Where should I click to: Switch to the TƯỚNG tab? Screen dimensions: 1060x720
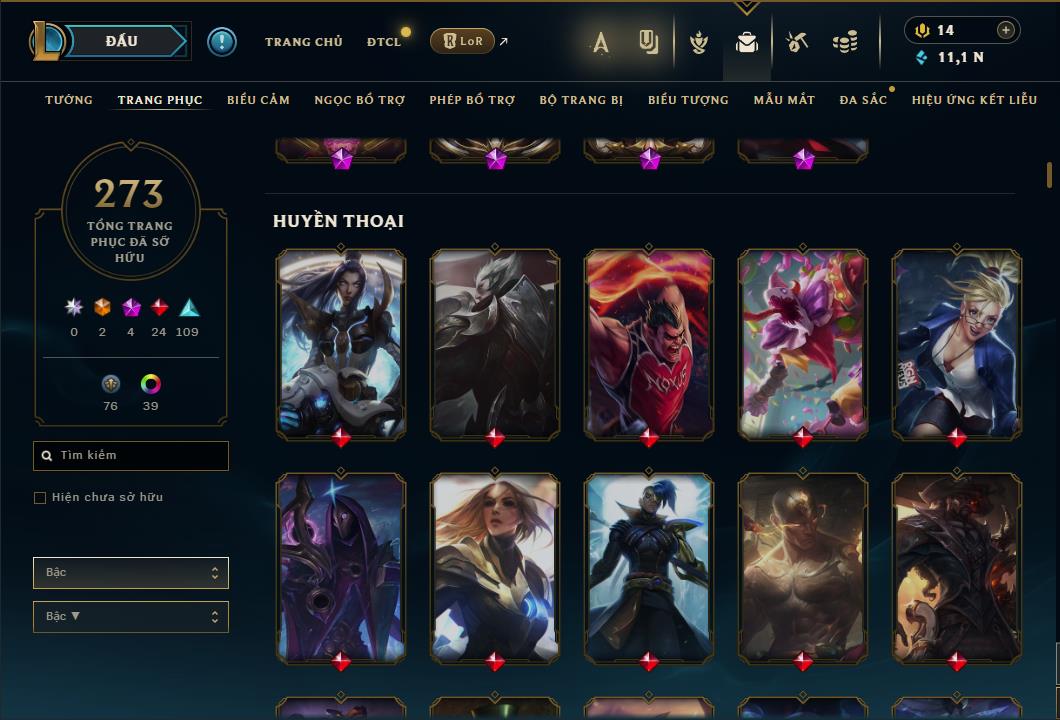click(x=69, y=100)
